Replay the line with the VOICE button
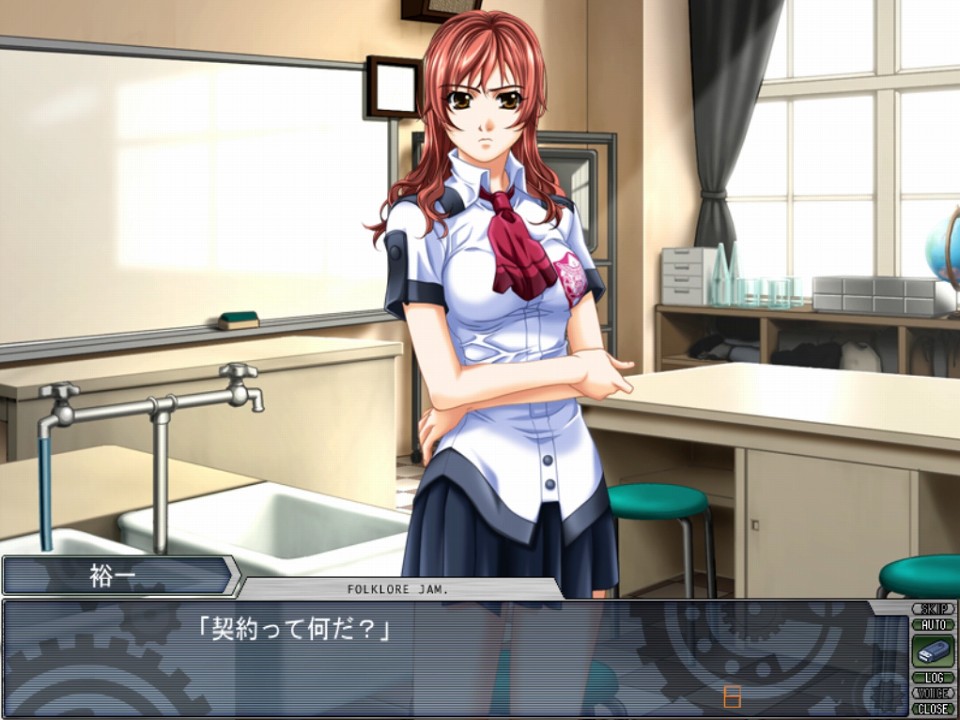960x720 pixels. (x=933, y=693)
